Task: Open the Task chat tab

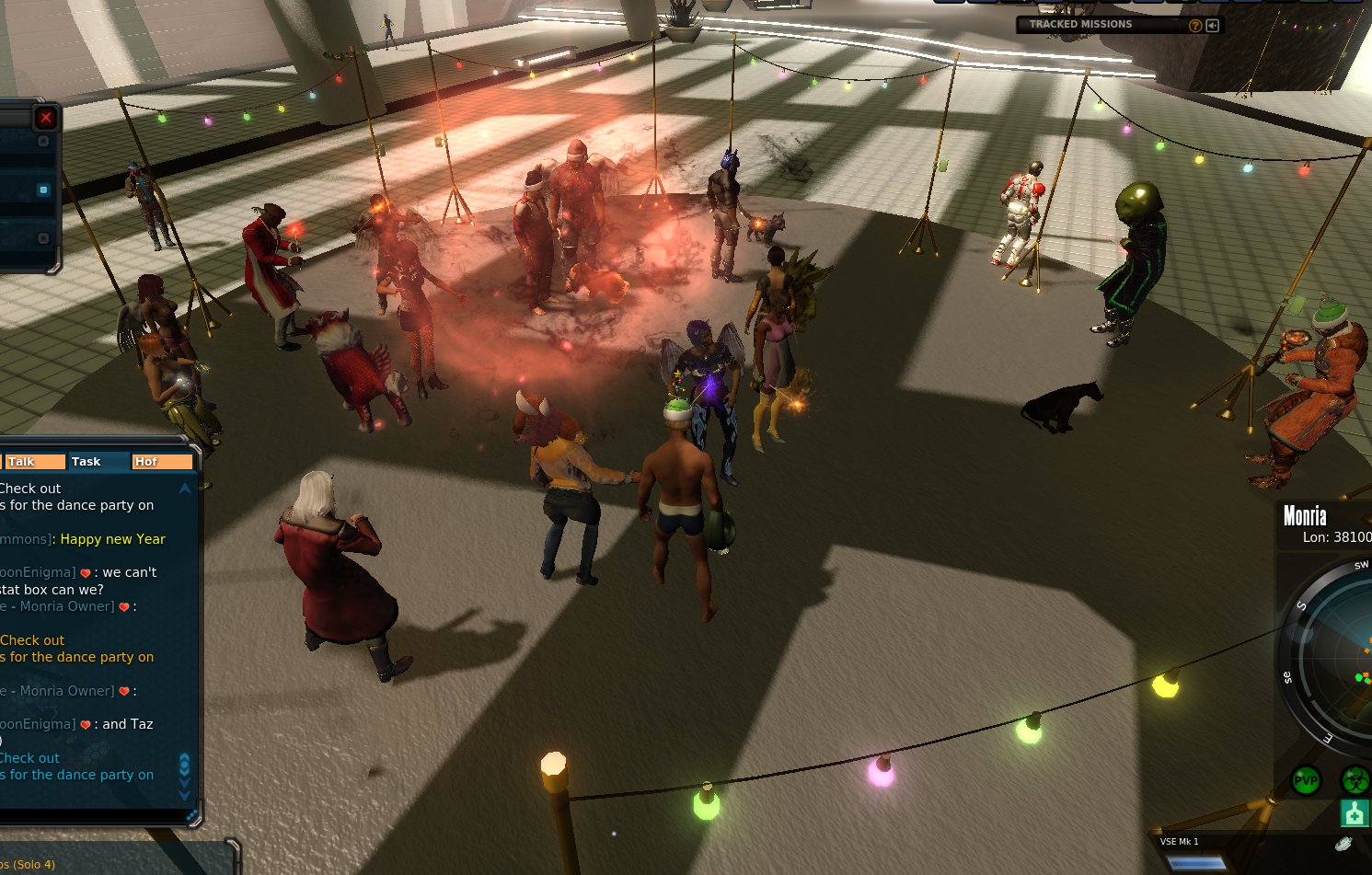Action: click(x=96, y=462)
